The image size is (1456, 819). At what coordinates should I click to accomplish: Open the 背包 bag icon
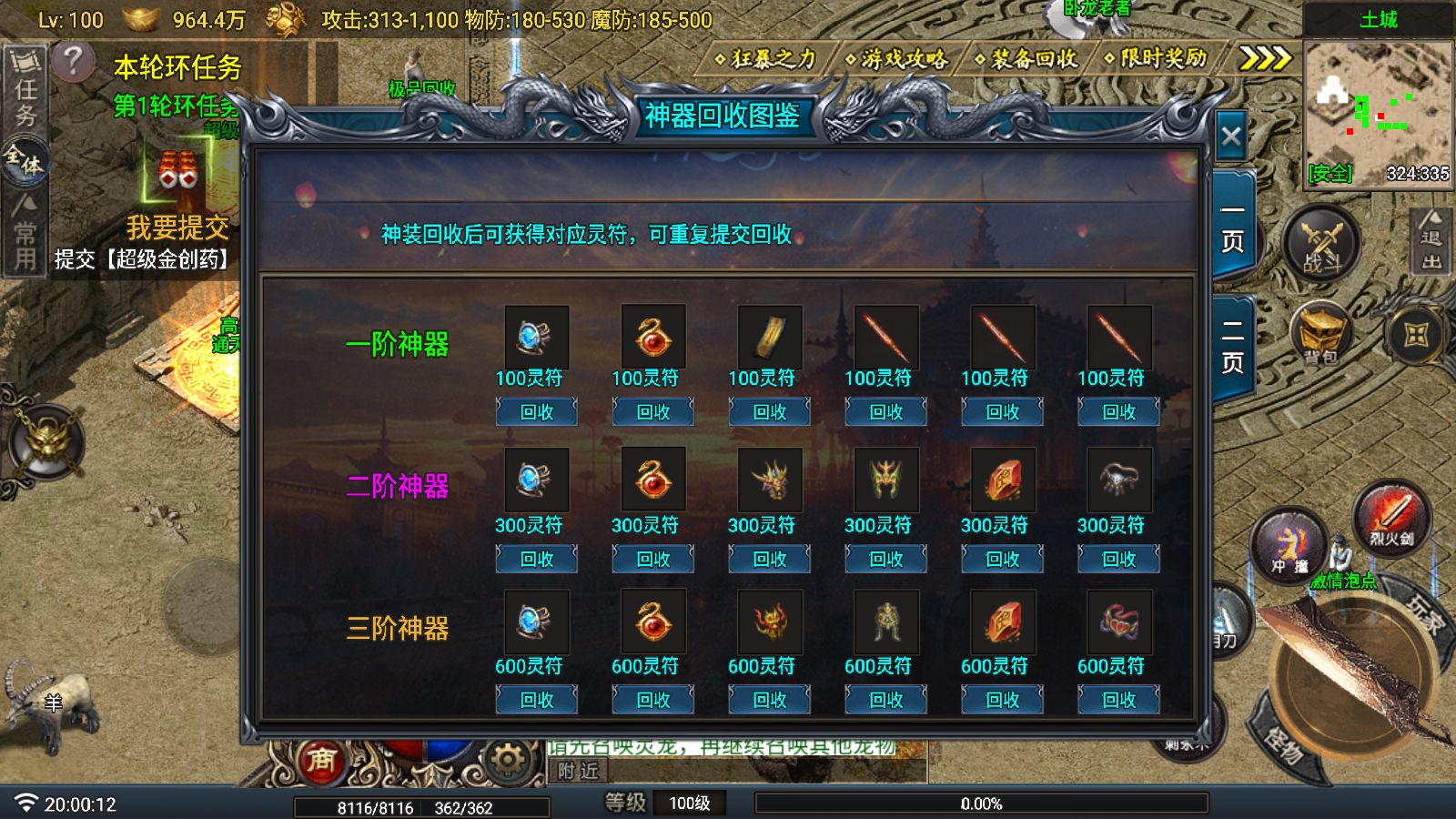1320,334
